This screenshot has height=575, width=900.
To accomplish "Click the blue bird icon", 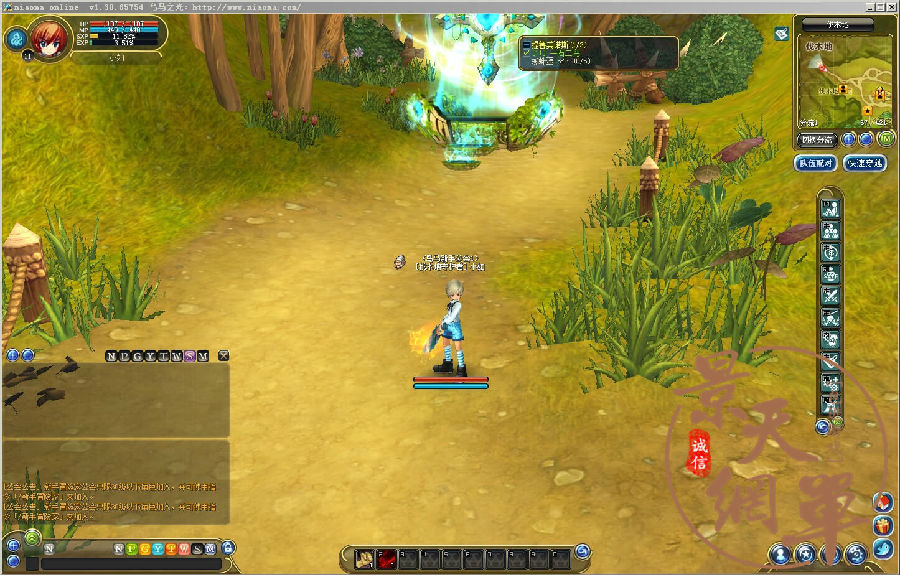I will [x=882, y=548].
